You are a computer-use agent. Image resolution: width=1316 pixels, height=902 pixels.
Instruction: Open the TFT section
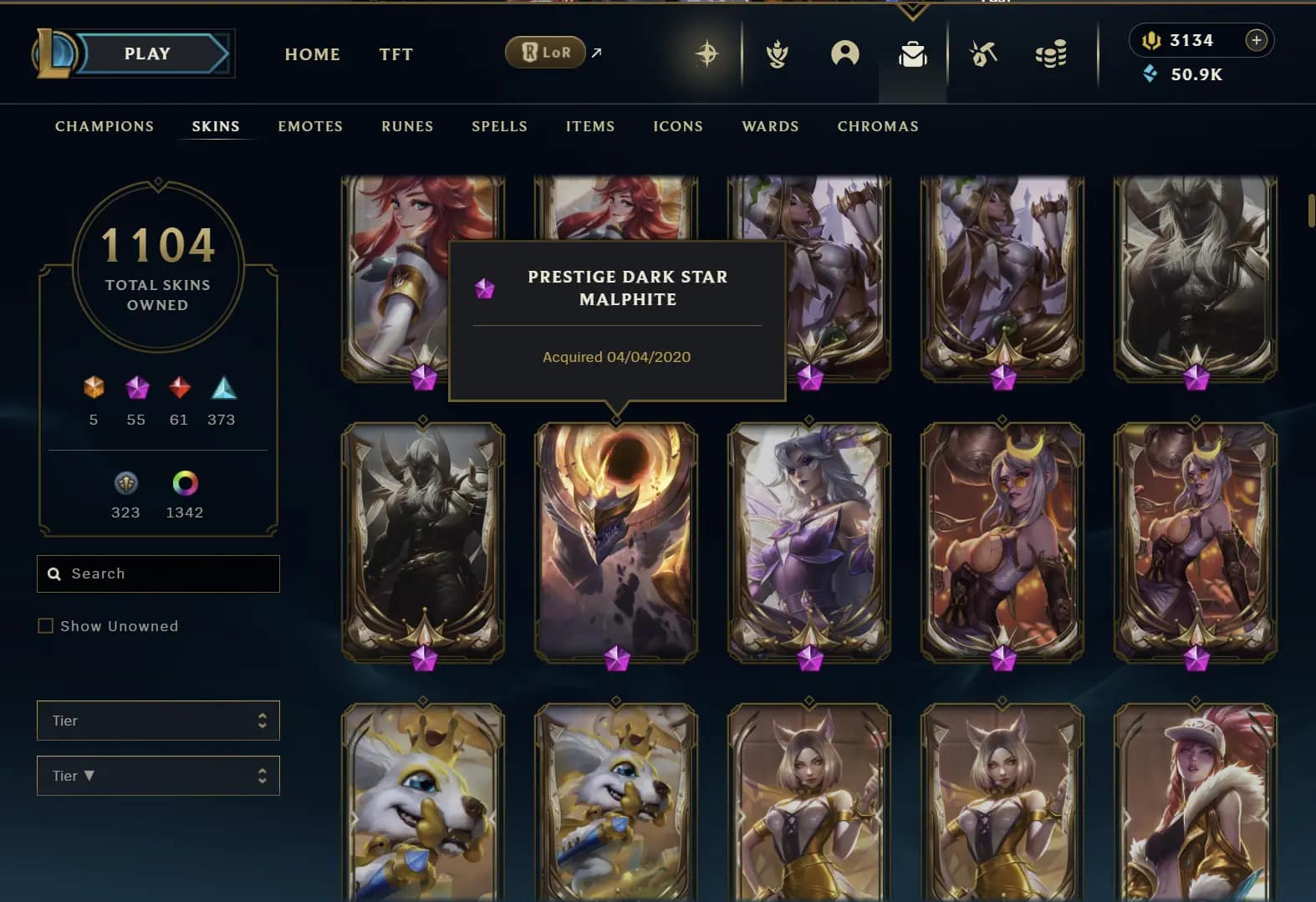click(395, 54)
